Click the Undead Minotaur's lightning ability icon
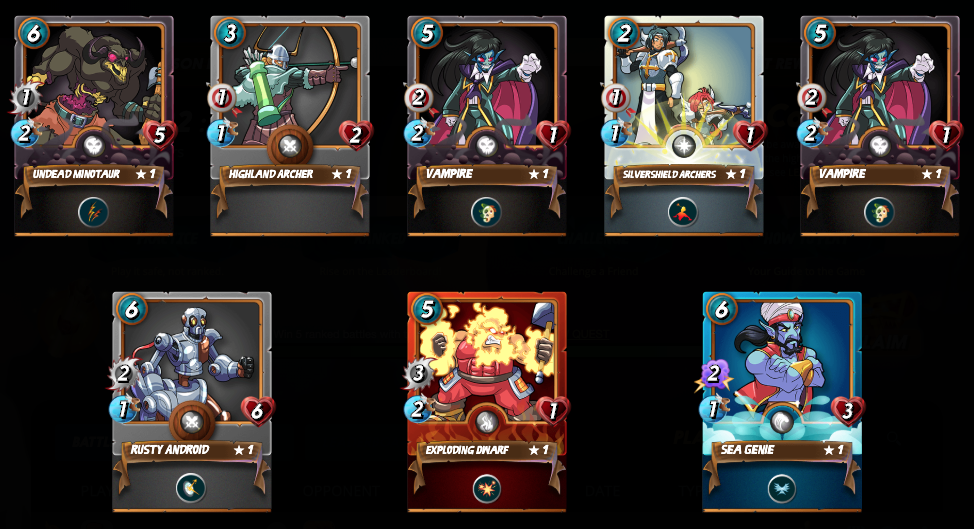The height and width of the screenshot is (529, 974). tap(93, 212)
